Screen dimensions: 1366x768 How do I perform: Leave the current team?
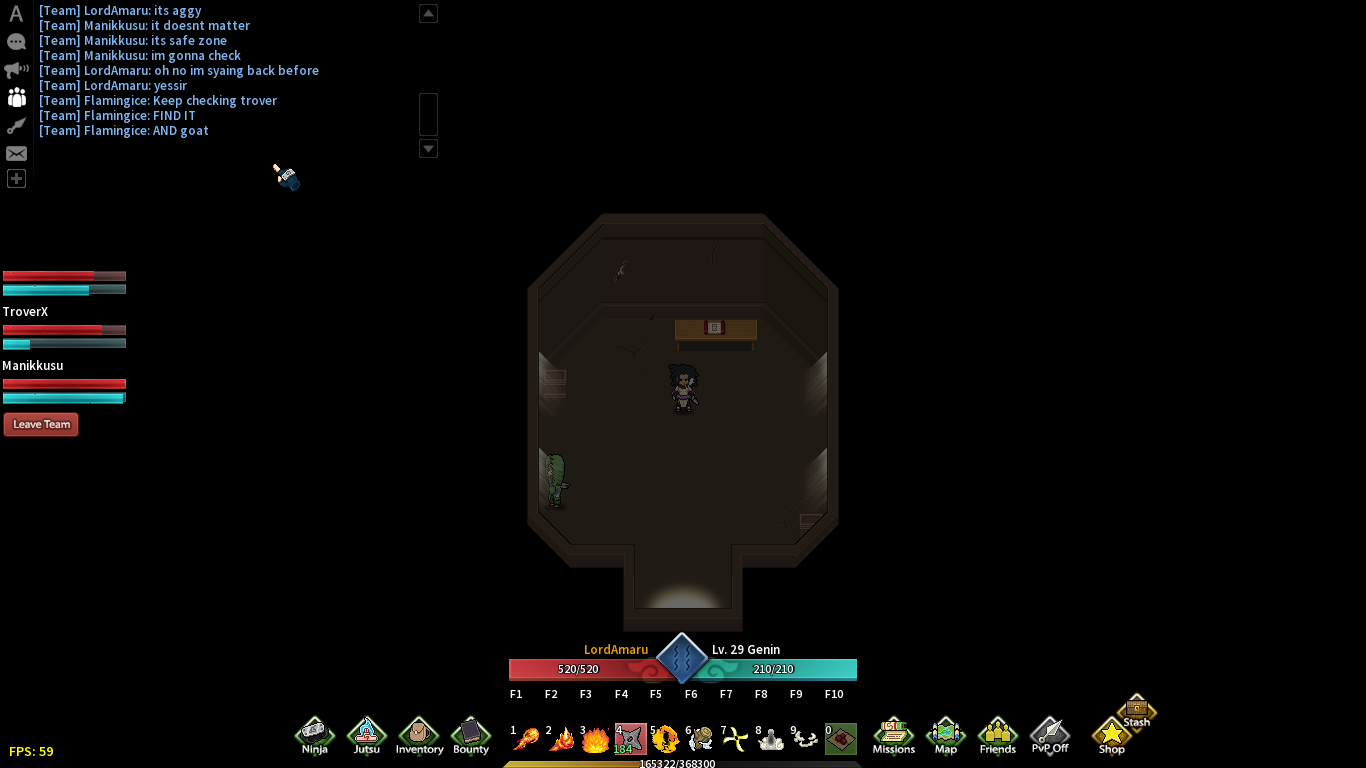point(41,424)
